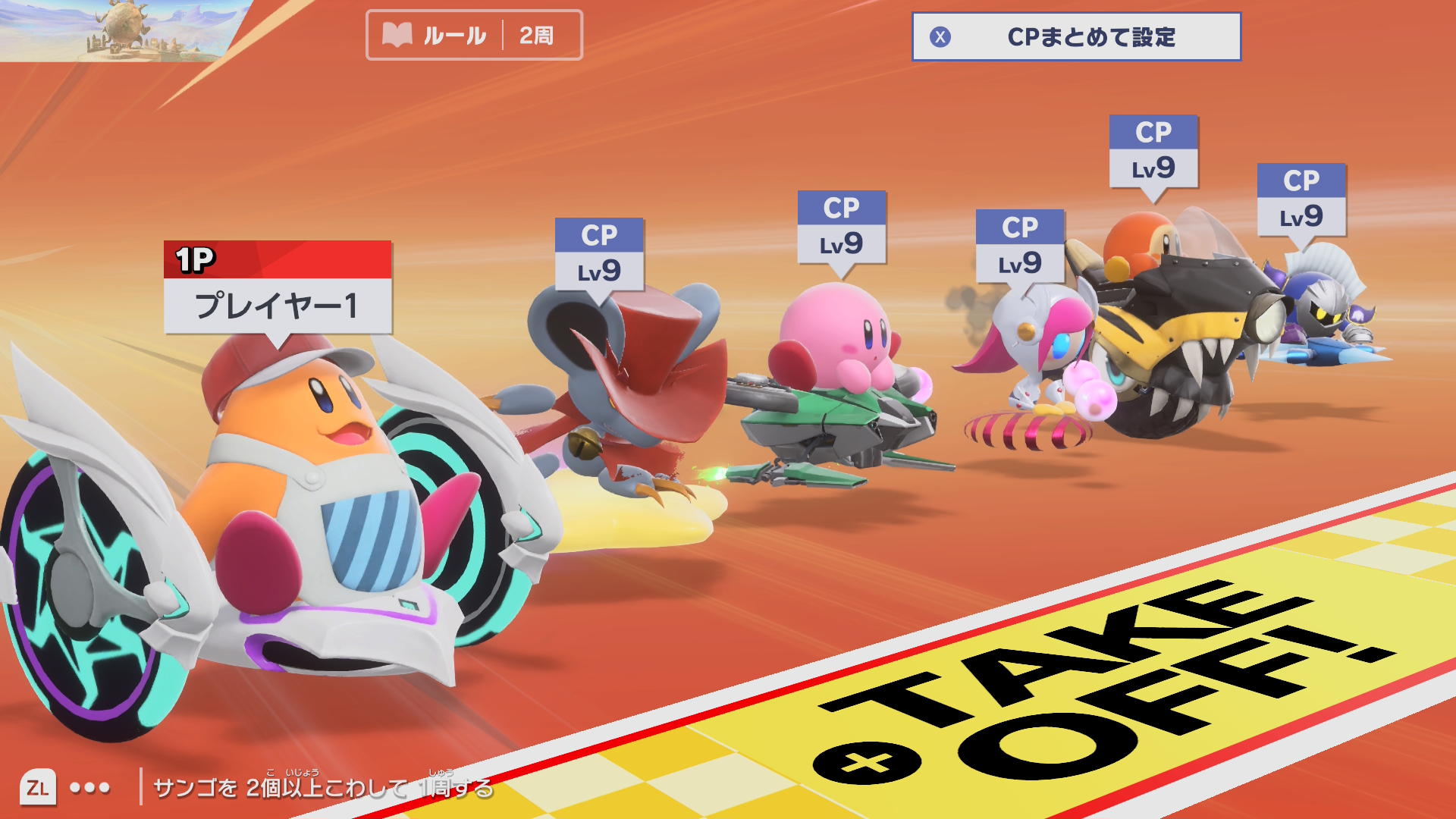The width and height of the screenshot is (1456, 819).
Task: Select the CP Lv9 tag above the gray mouse
Action: coord(599,255)
